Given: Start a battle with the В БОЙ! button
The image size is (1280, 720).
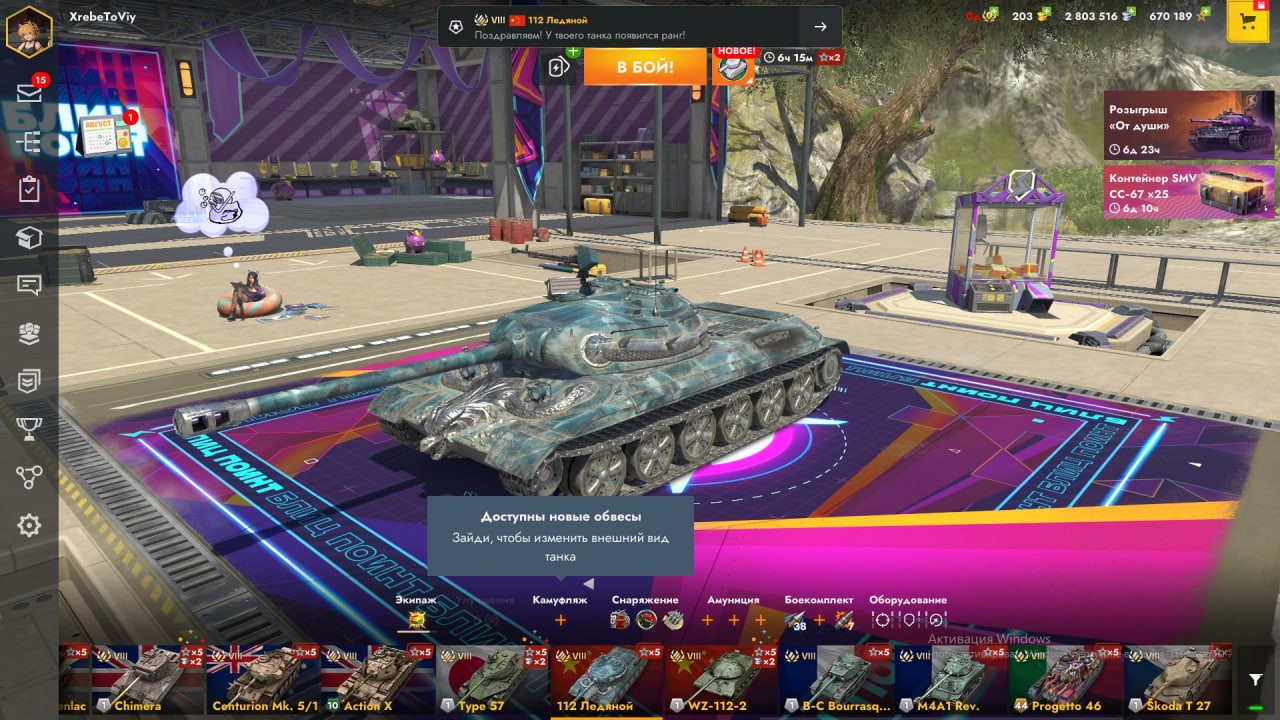Looking at the screenshot, I should 644,67.
